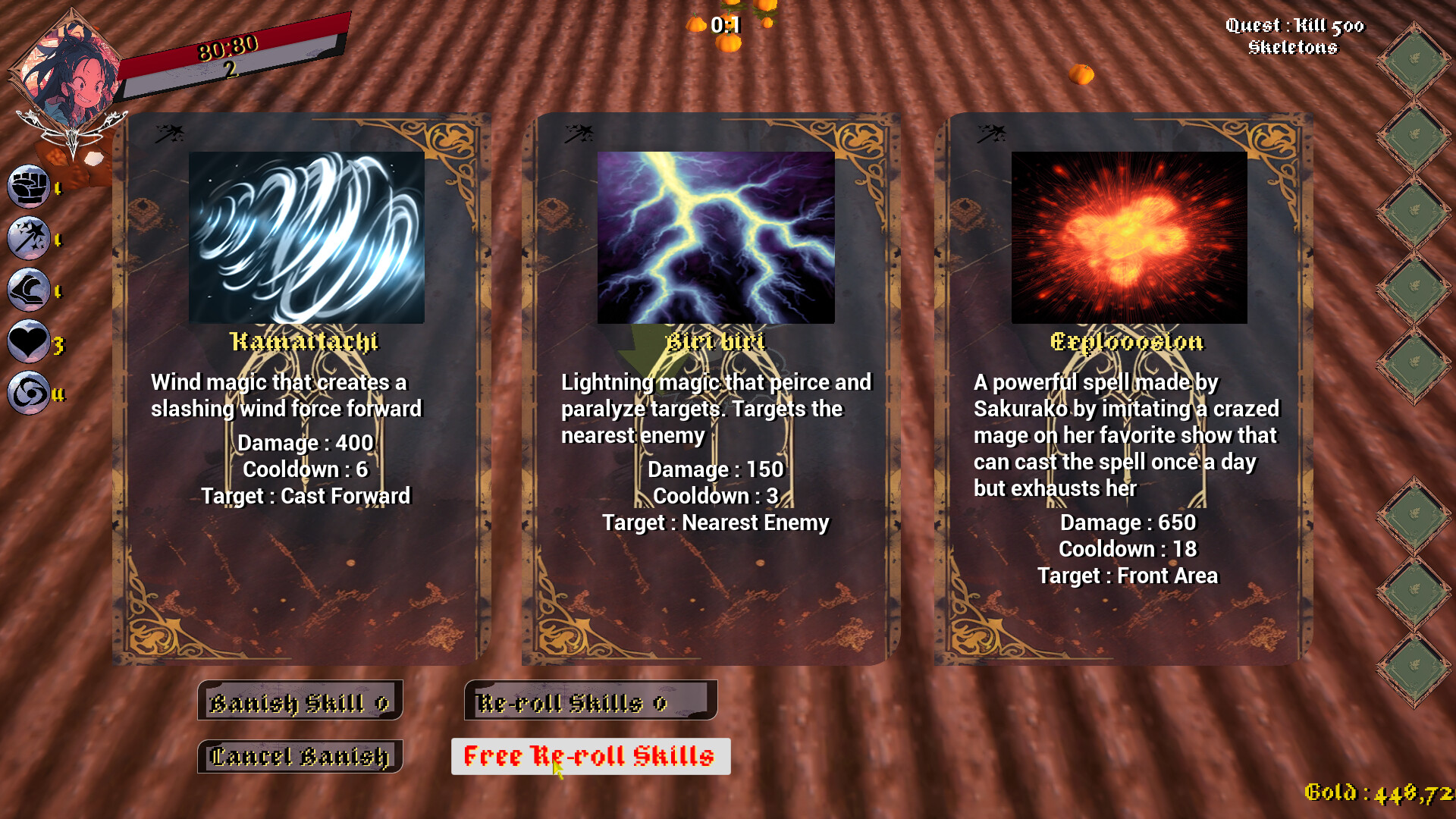Cancel Banish with its button

(x=300, y=756)
